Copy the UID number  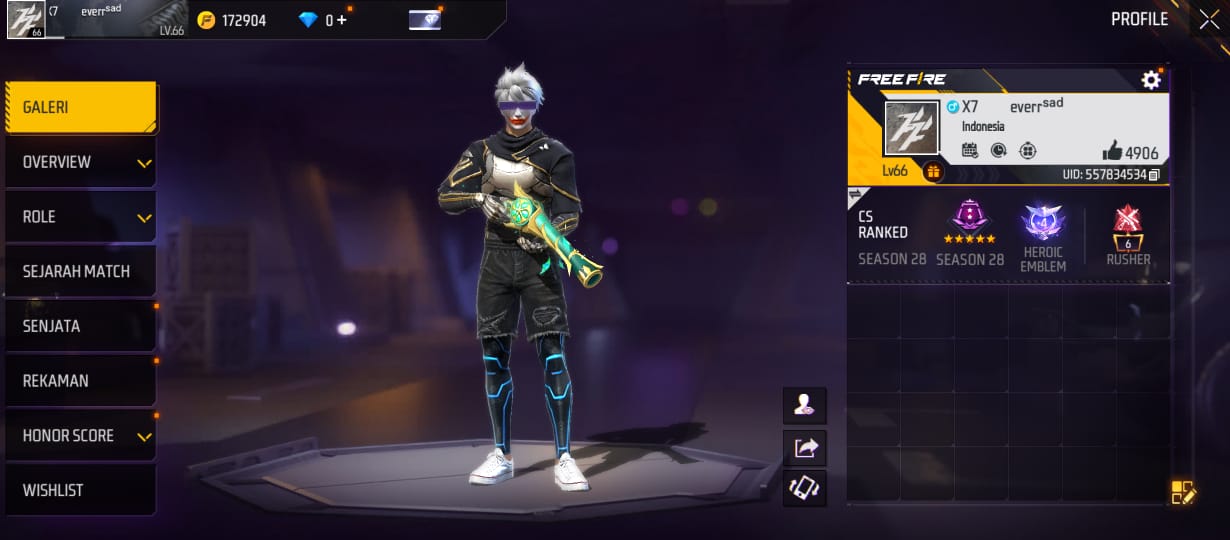tap(1154, 175)
